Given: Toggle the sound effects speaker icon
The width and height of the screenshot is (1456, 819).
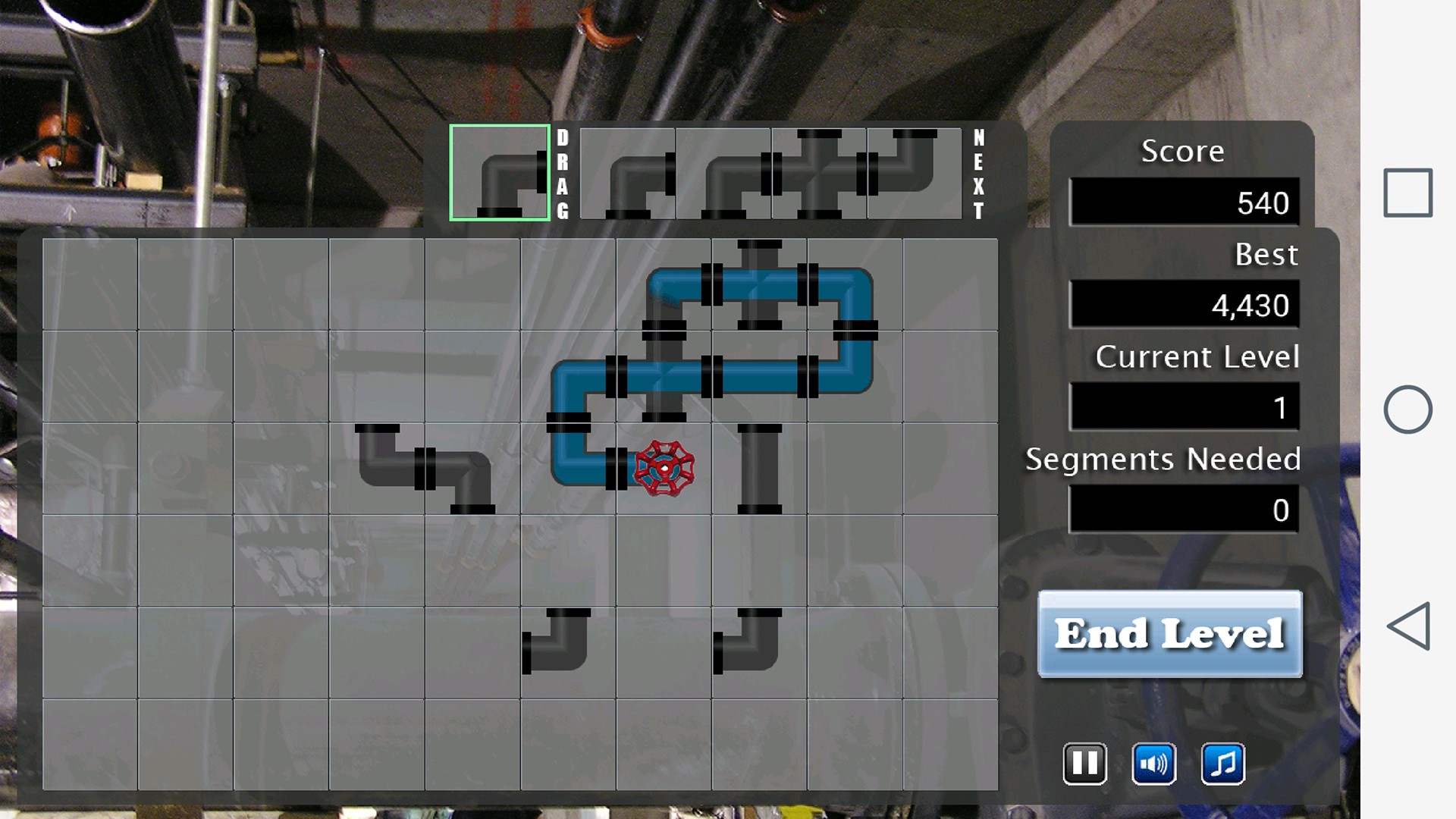Looking at the screenshot, I should [x=1153, y=764].
